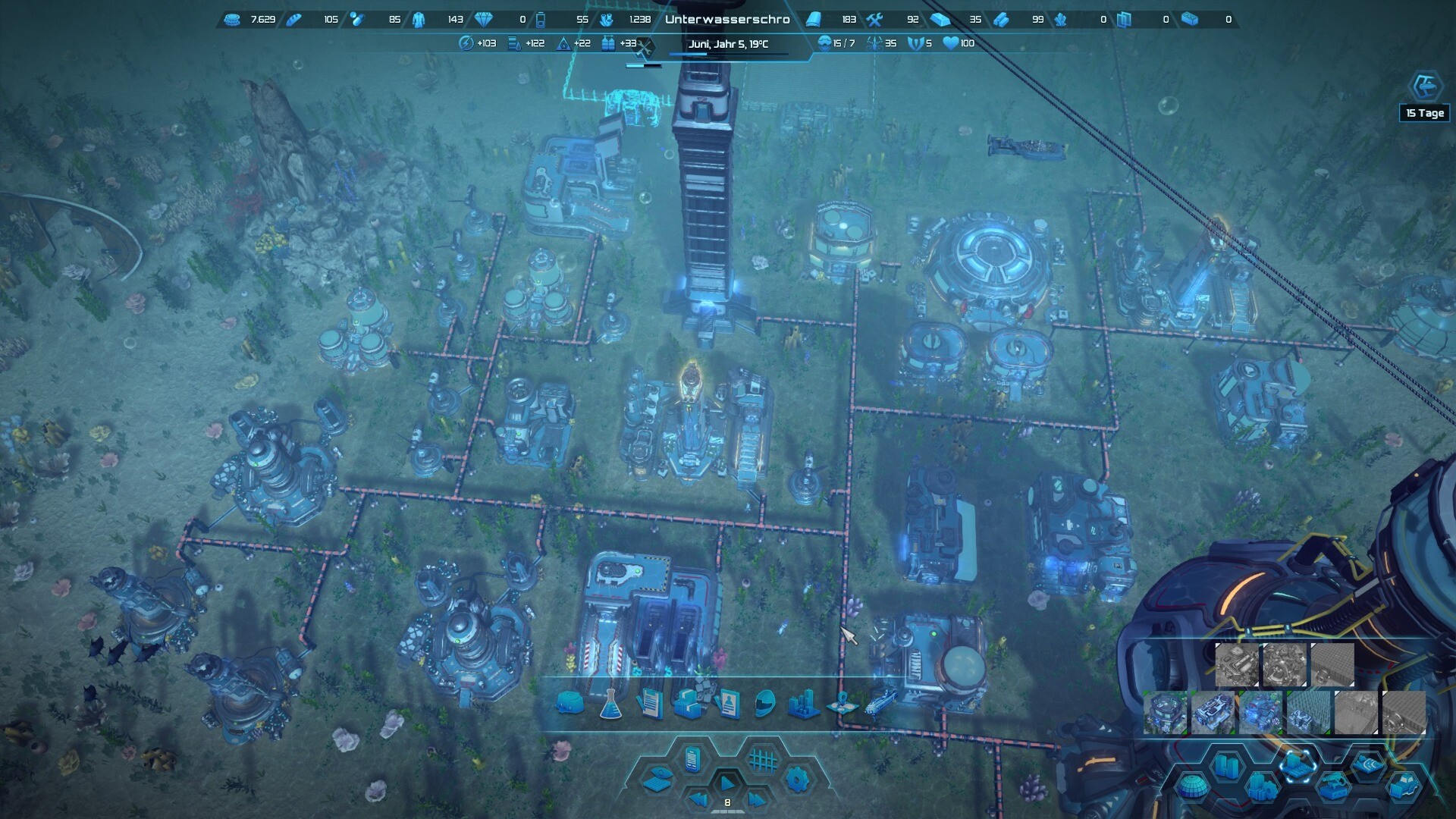This screenshot has width=1456, height=819.
Task: Open the helmet icon panel
Action: click(x=766, y=704)
